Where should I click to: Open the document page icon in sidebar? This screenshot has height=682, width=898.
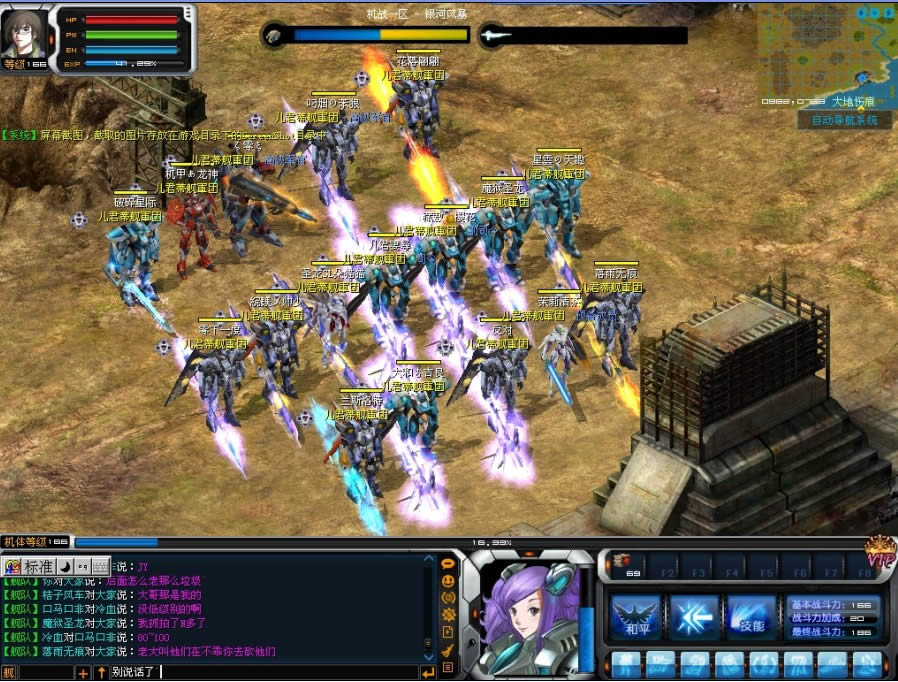point(448,632)
